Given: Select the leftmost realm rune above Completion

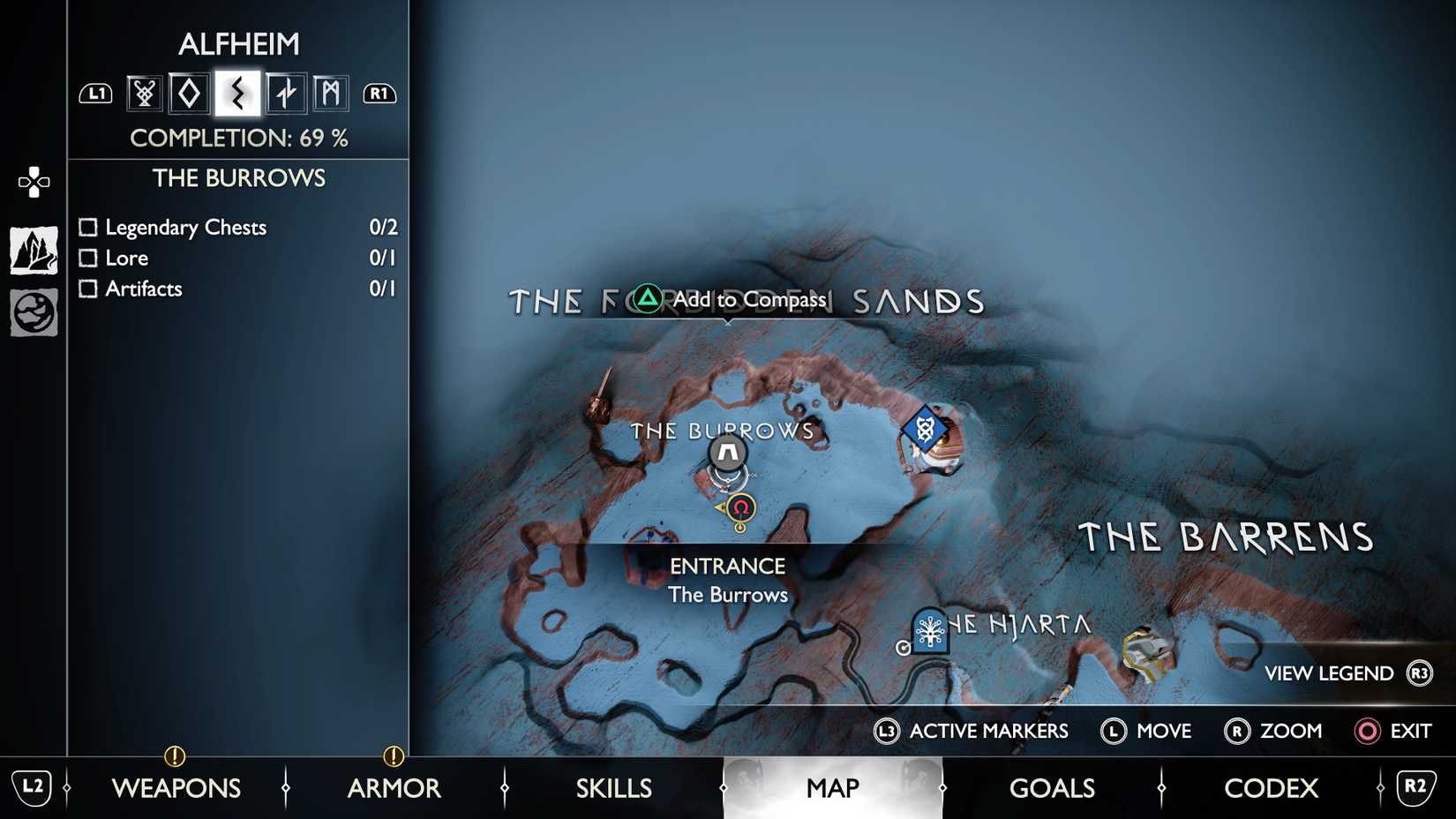Looking at the screenshot, I should click(x=143, y=93).
